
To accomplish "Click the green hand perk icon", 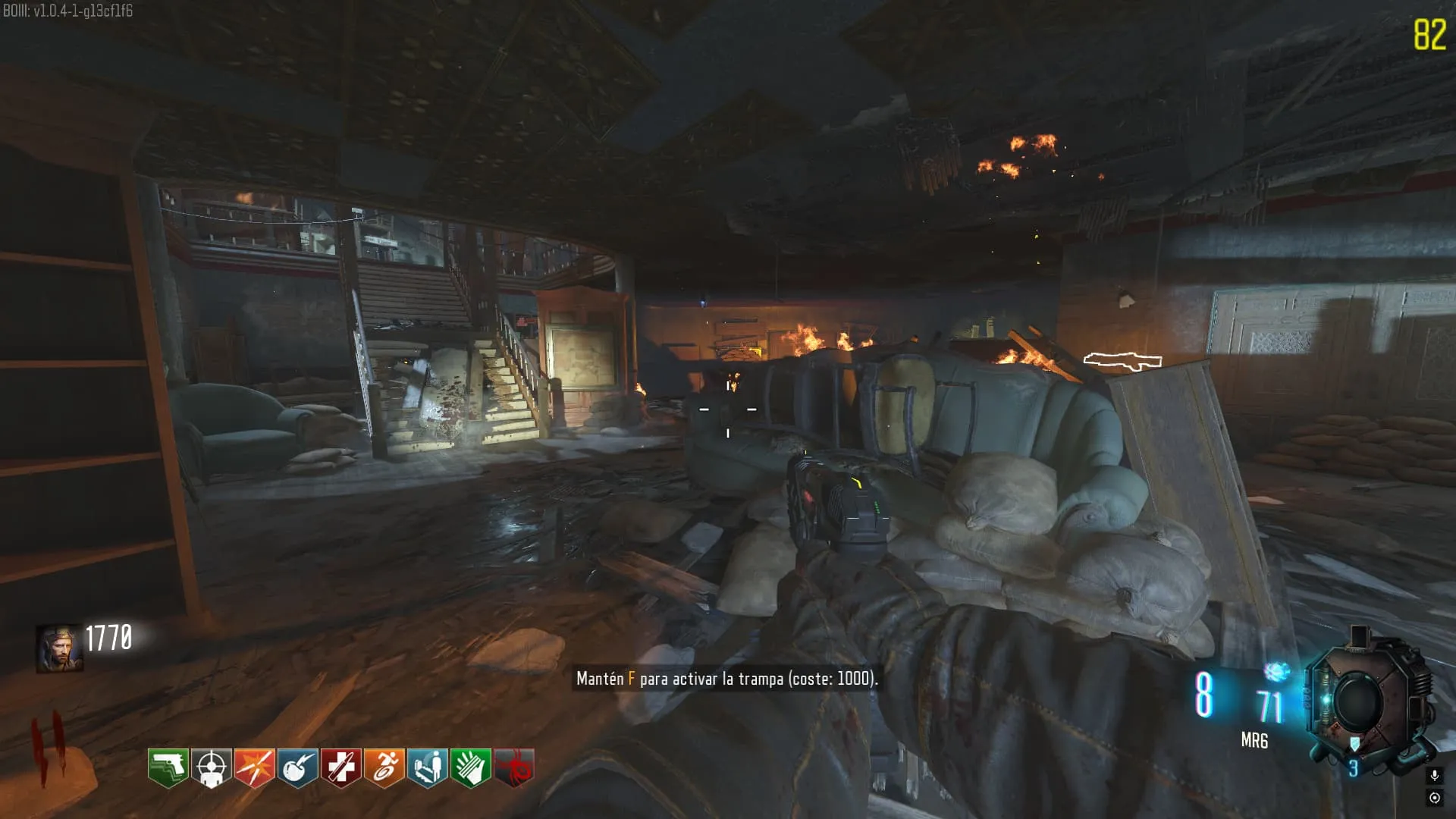I will click(471, 767).
